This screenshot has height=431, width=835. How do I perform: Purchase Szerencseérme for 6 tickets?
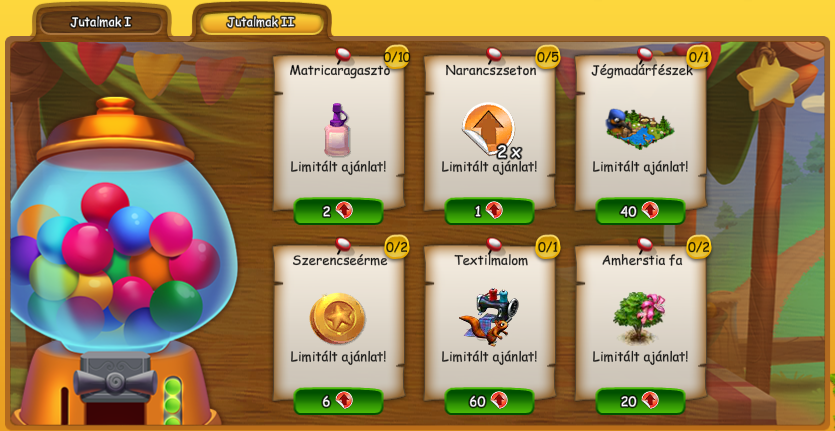pos(338,401)
